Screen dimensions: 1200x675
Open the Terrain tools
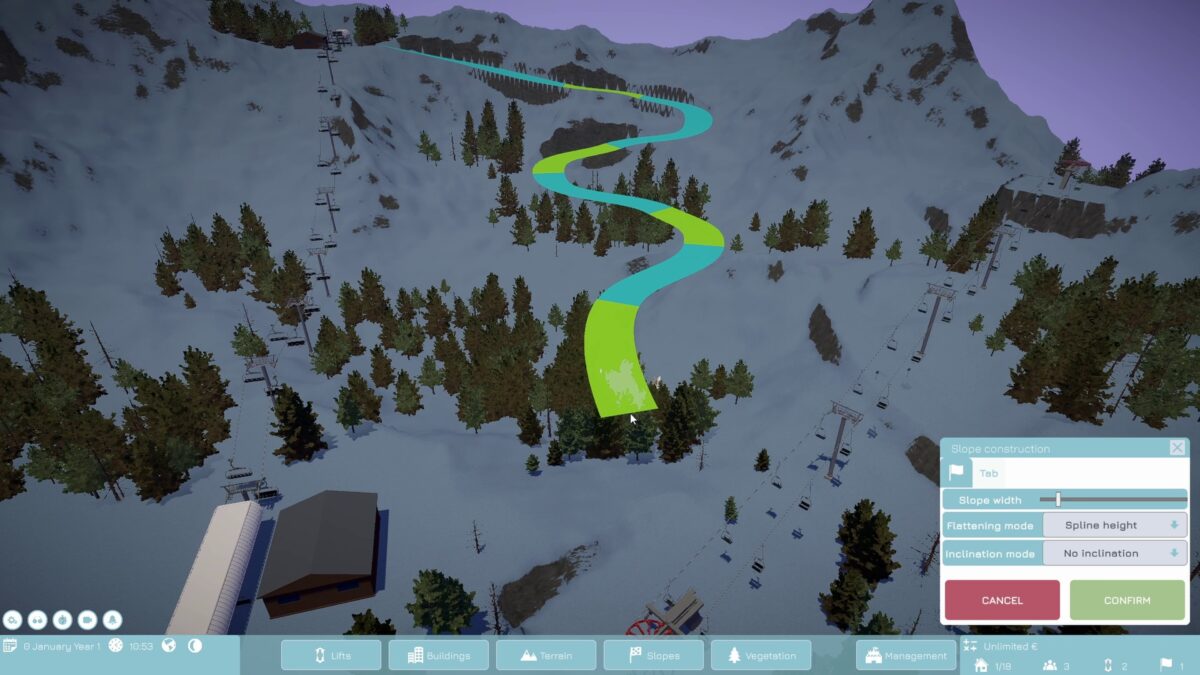pyautogui.click(x=546, y=655)
